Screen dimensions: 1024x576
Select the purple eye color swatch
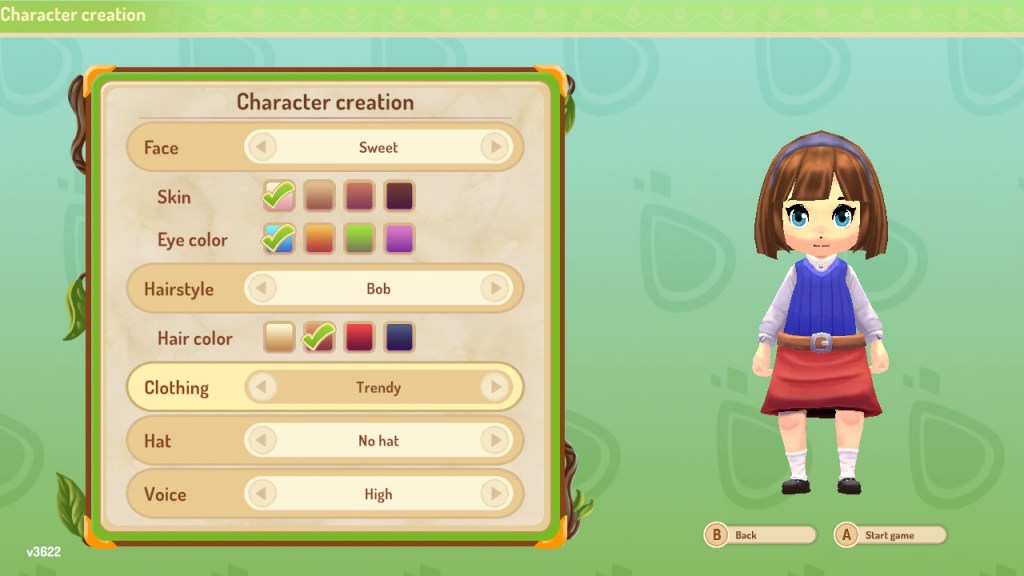(399, 239)
